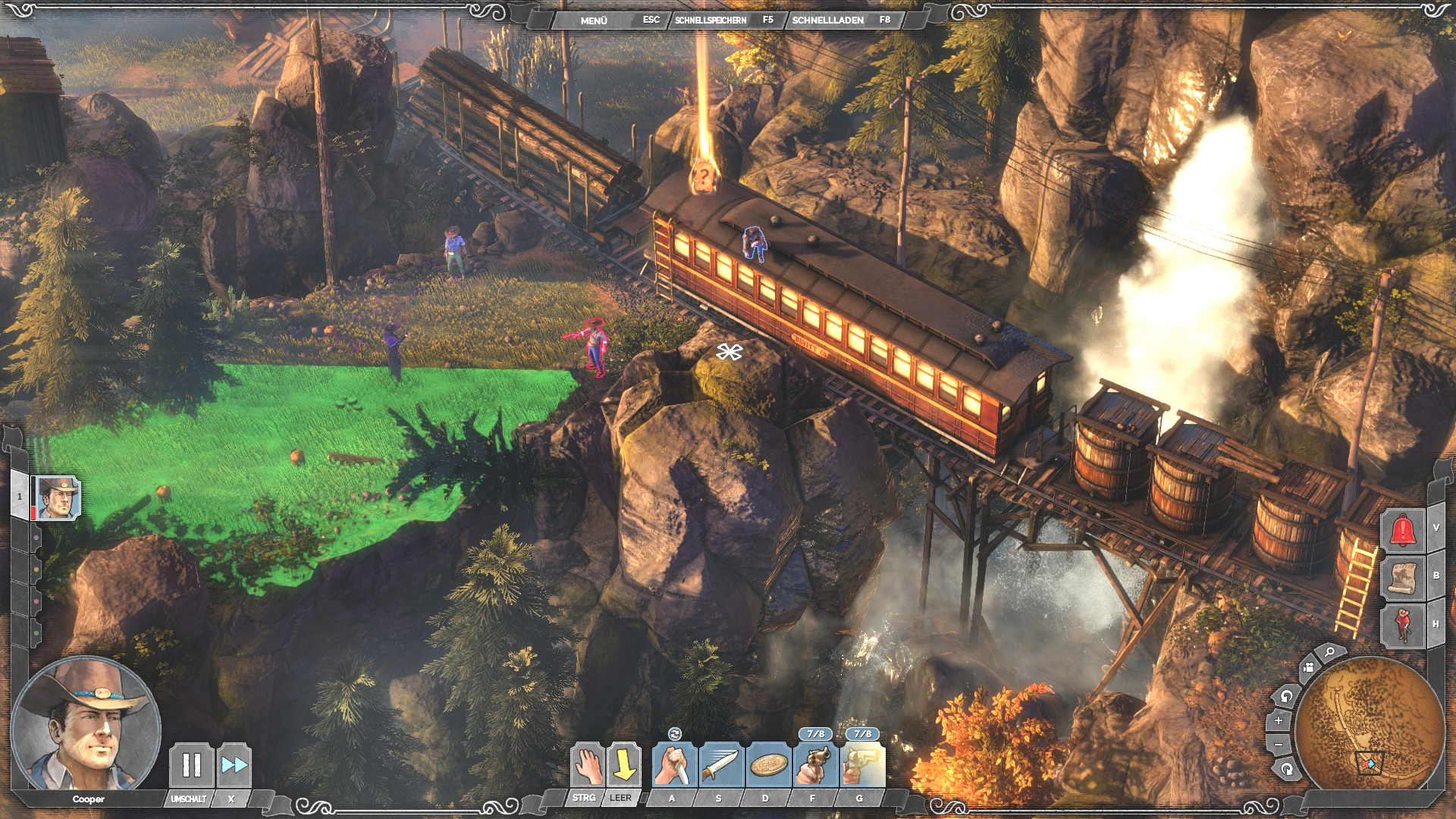Choose the fake coin distraction ability
Viewport: 1456px width, 819px height.
767,765
